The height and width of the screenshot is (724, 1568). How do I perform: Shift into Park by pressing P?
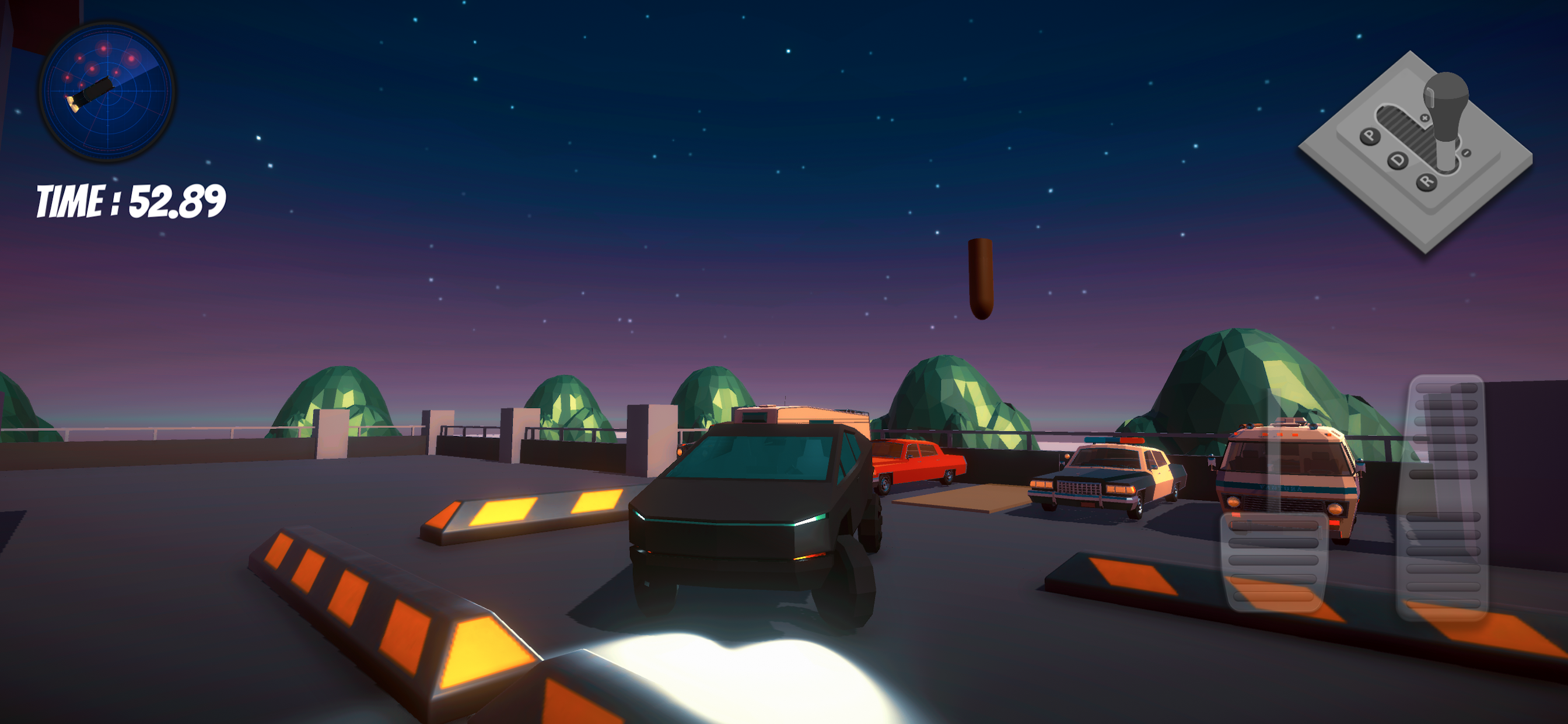click(1370, 136)
